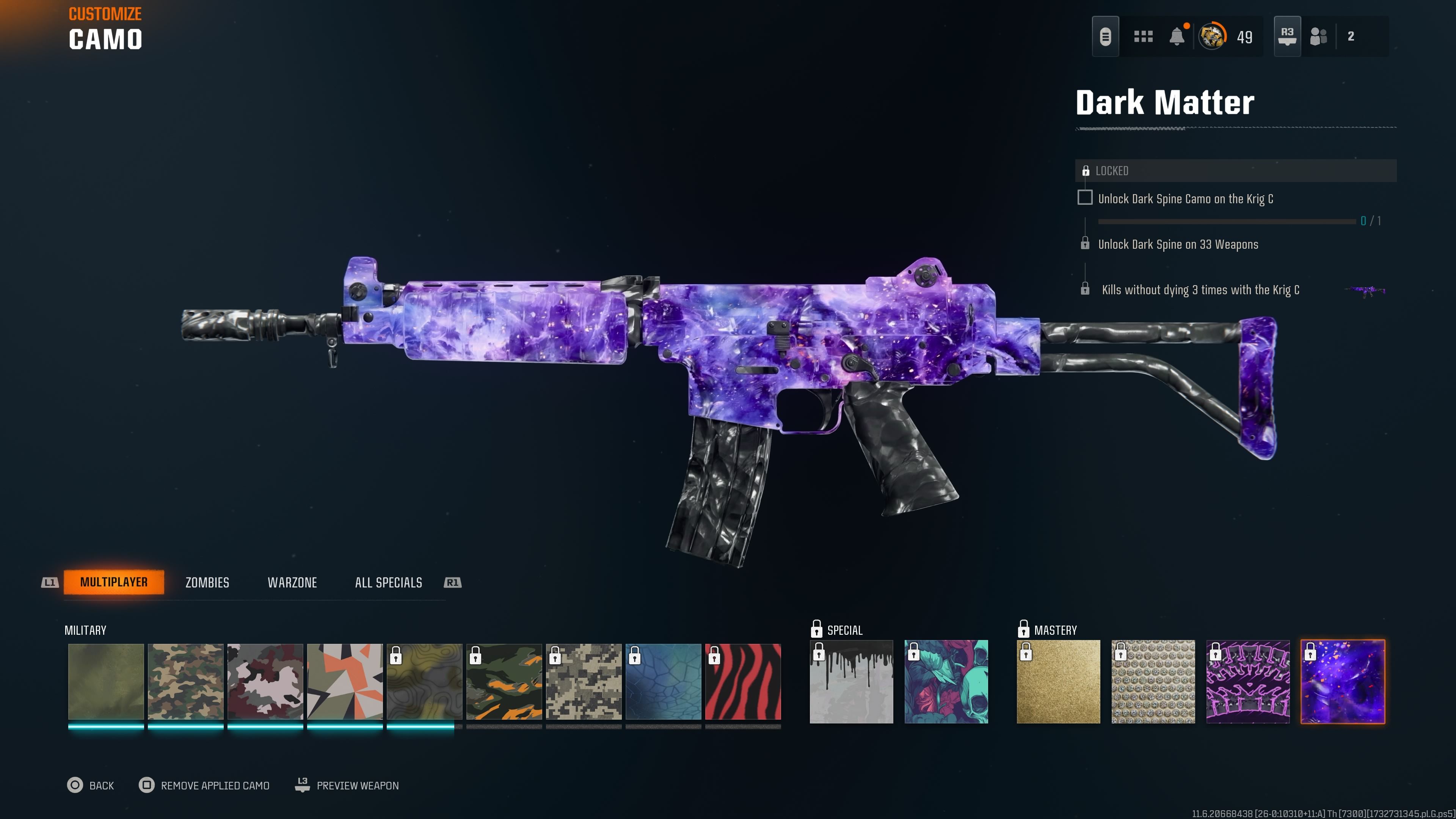
Task: Show the All Specials tab
Action: click(x=388, y=583)
